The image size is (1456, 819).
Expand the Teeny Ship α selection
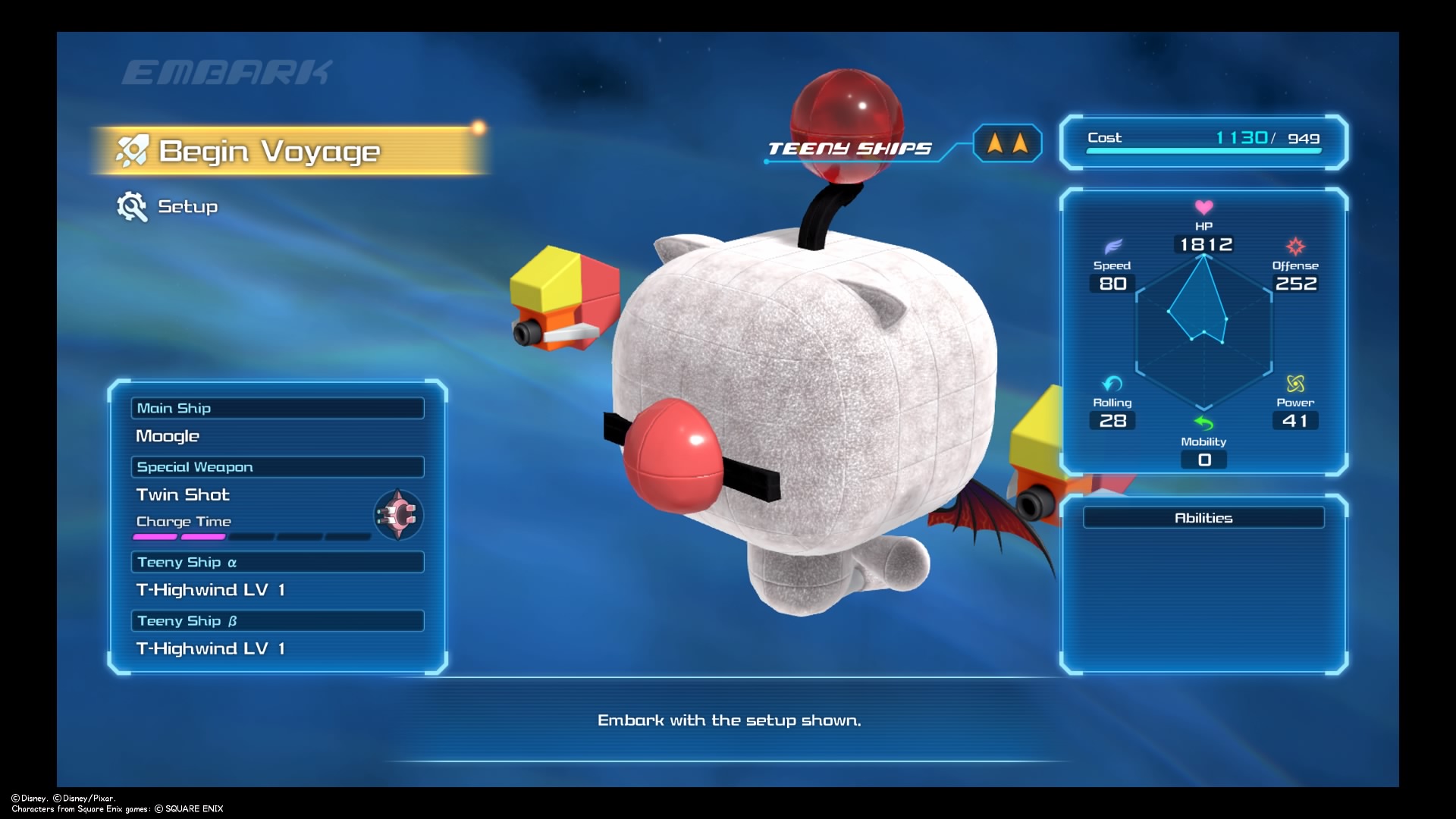[x=278, y=562]
